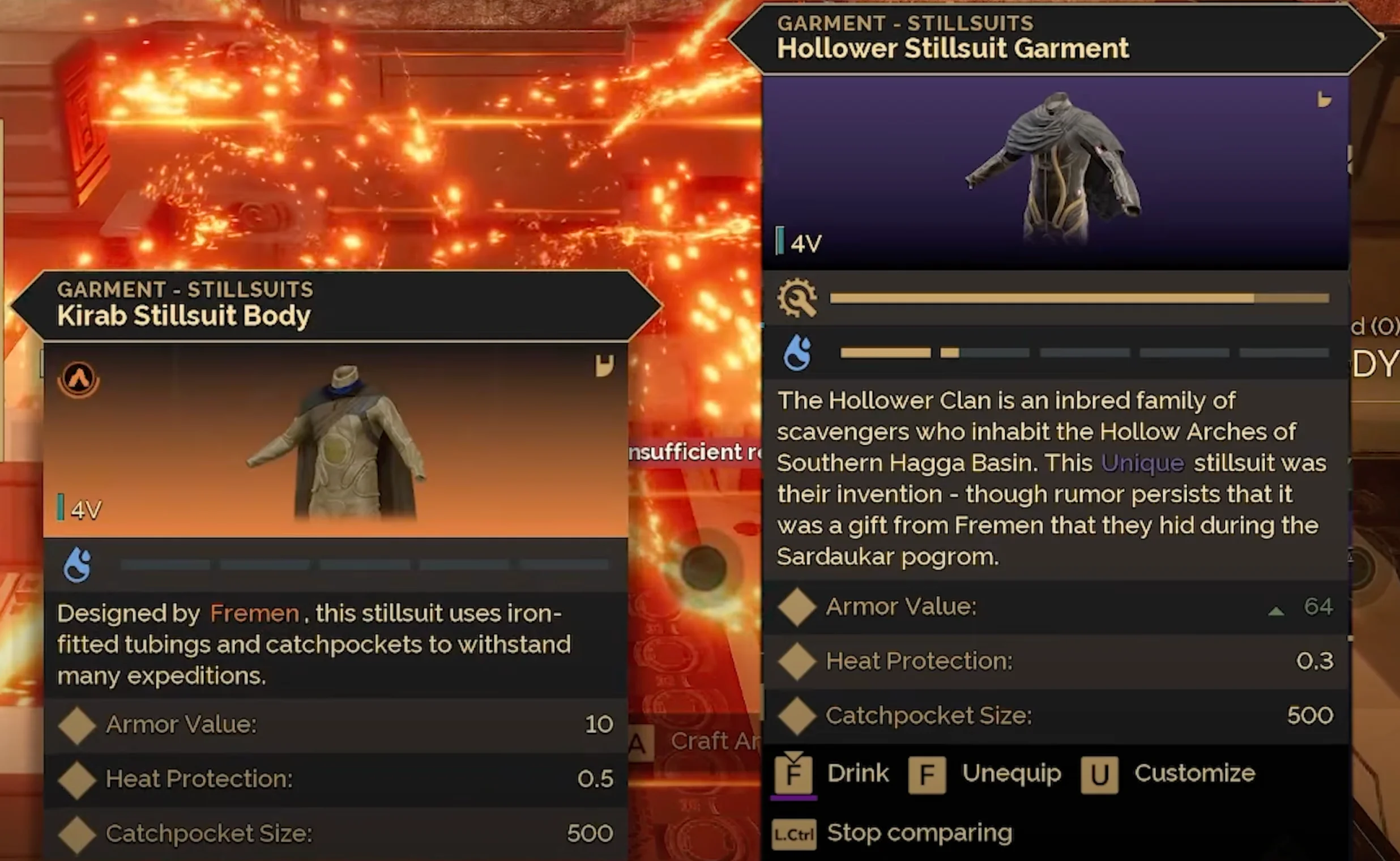Select Unequip for the Hollower Stillsuit
Screen dimensions: 1400x861
(1011, 773)
